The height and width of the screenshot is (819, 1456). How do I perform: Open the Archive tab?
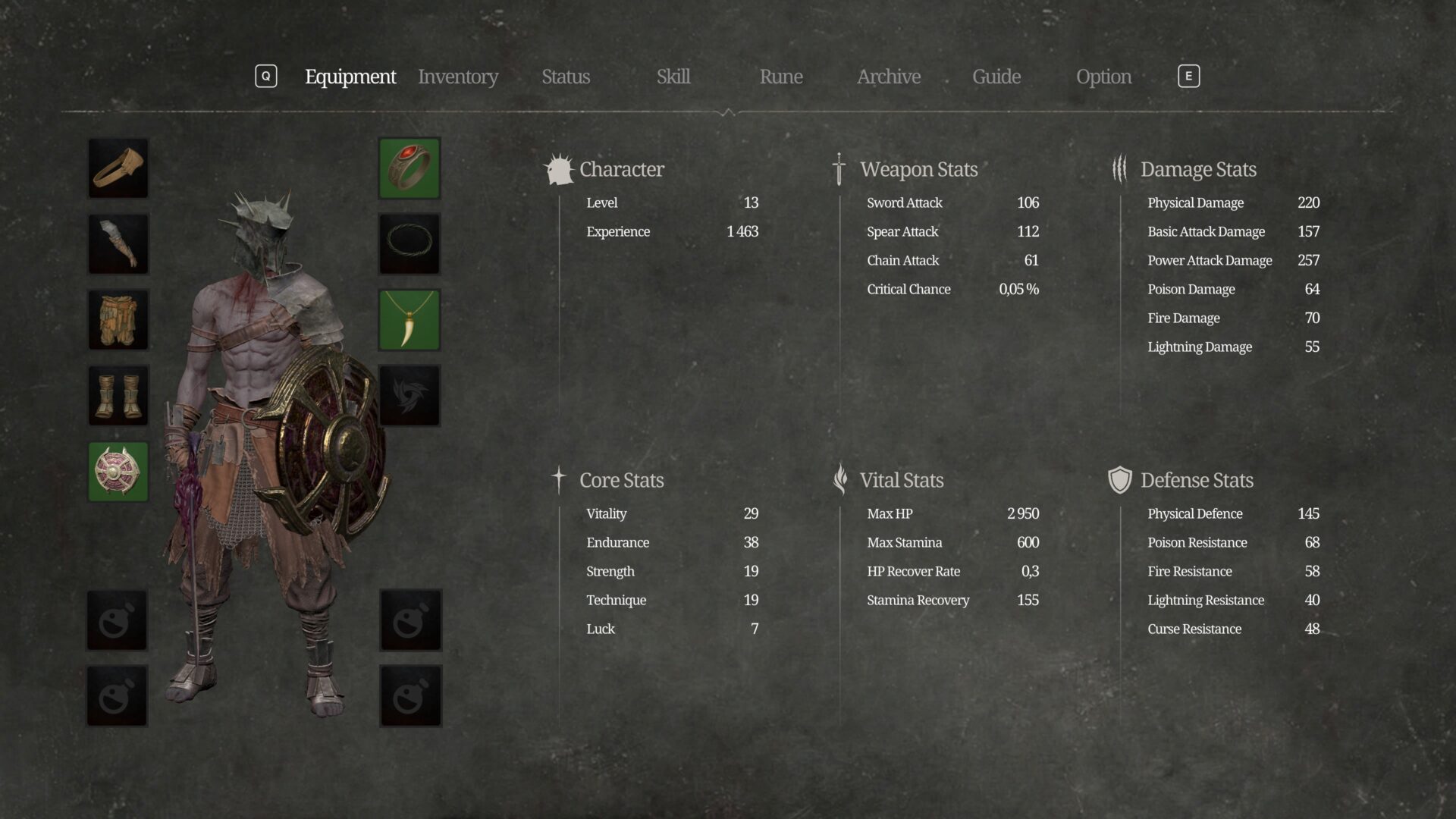coord(889,77)
